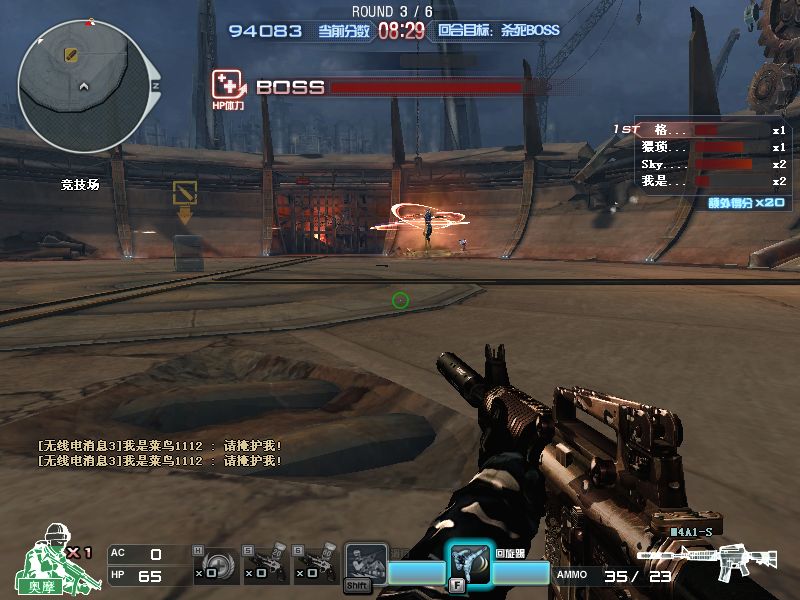The width and height of the screenshot is (800, 600).
Task: Select the round grenade item slot
Action: [x=220, y=563]
